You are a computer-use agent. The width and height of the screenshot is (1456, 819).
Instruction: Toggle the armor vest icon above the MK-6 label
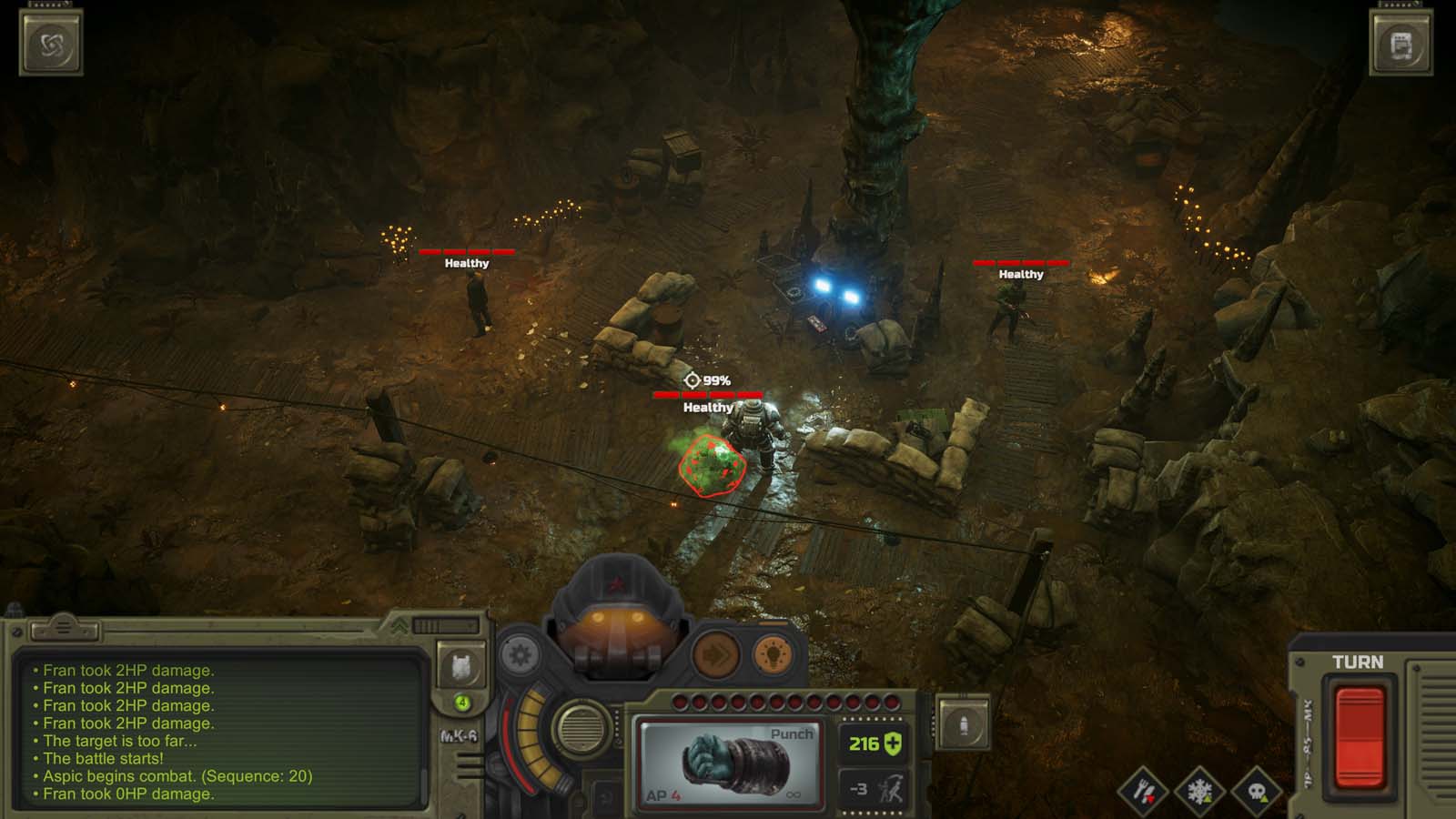pyautogui.click(x=460, y=667)
